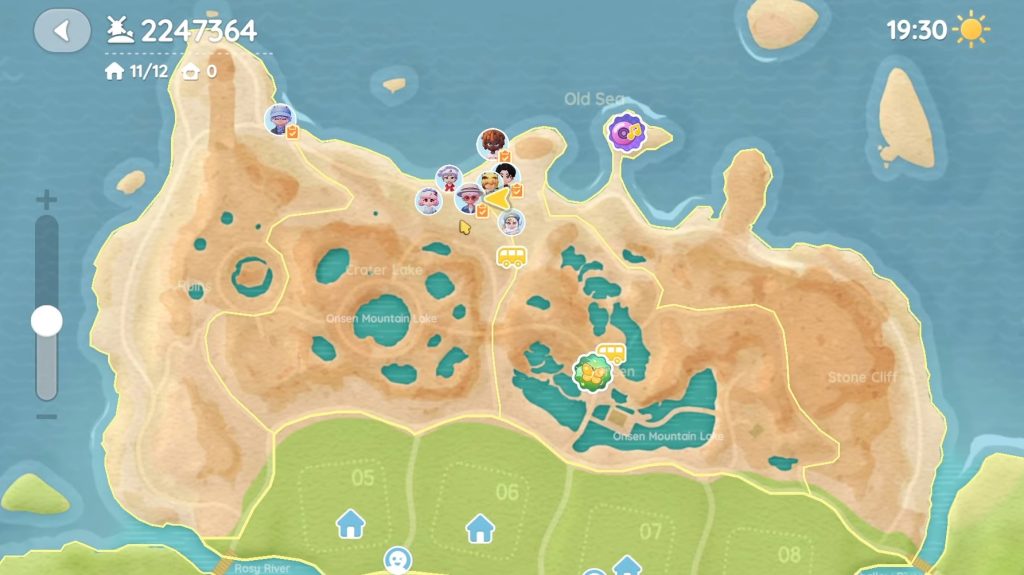
Task: Select the house marker on plot 06
Action: tap(480, 527)
